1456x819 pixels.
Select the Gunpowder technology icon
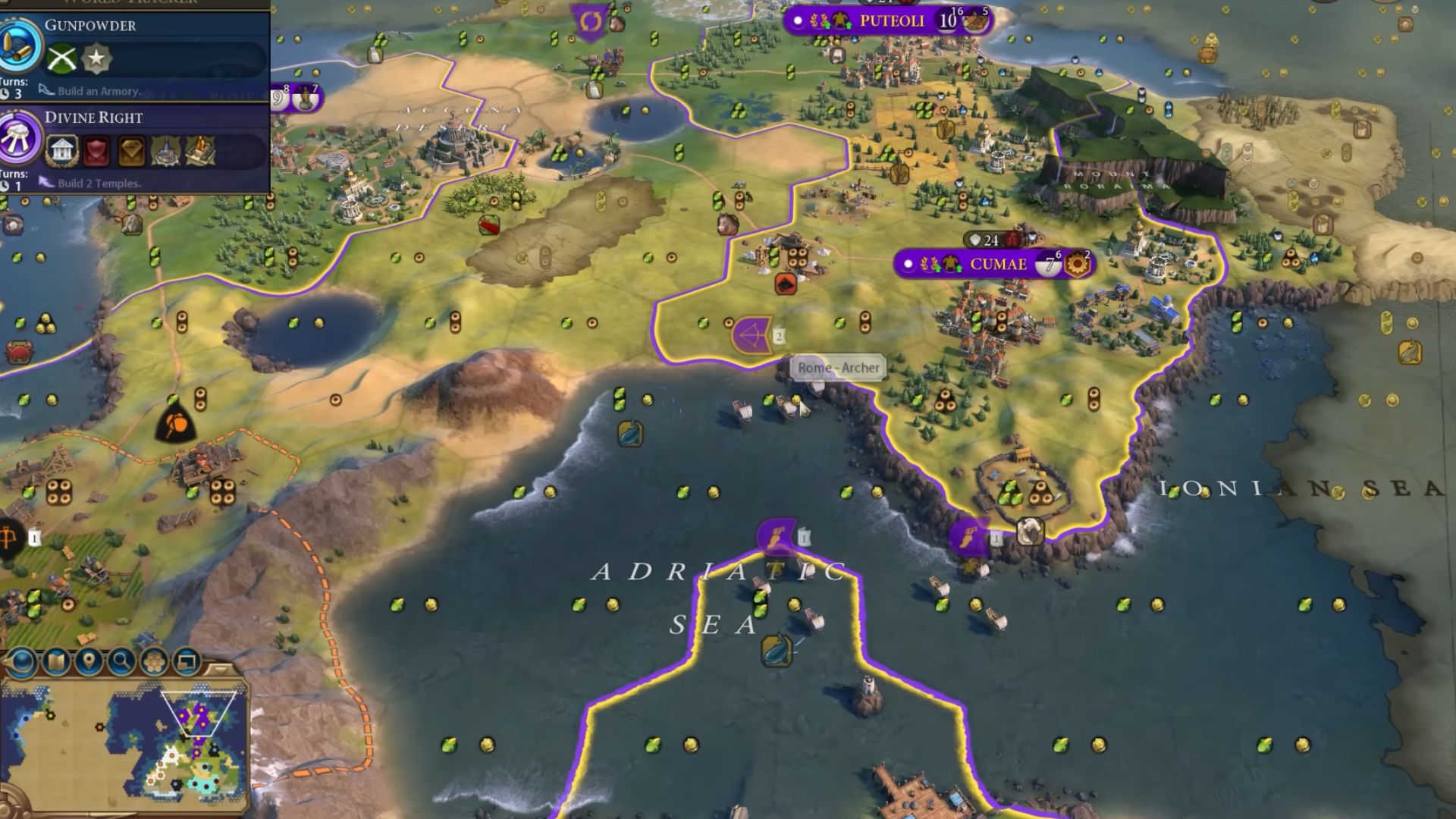coord(18,50)
